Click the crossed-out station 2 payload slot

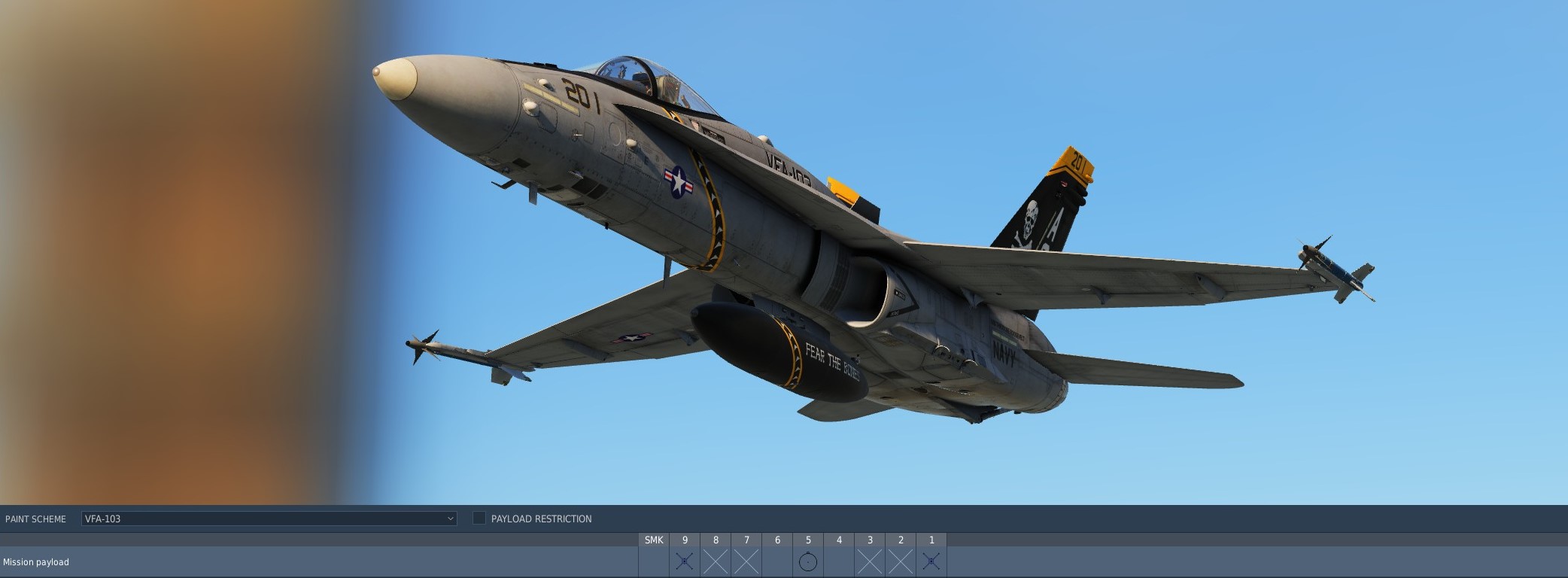click(x=901, y=561)
